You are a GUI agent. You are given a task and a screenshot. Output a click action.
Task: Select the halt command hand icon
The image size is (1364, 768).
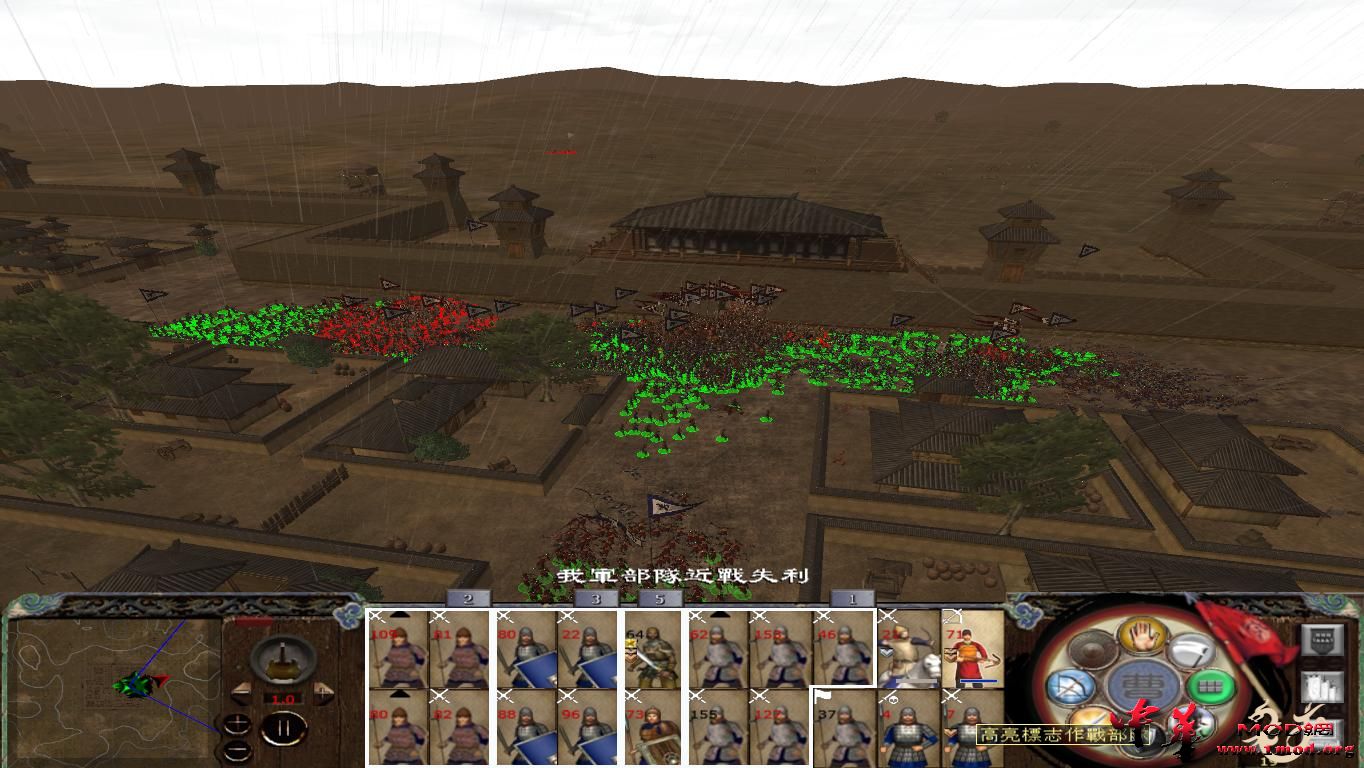[1141, 637]
